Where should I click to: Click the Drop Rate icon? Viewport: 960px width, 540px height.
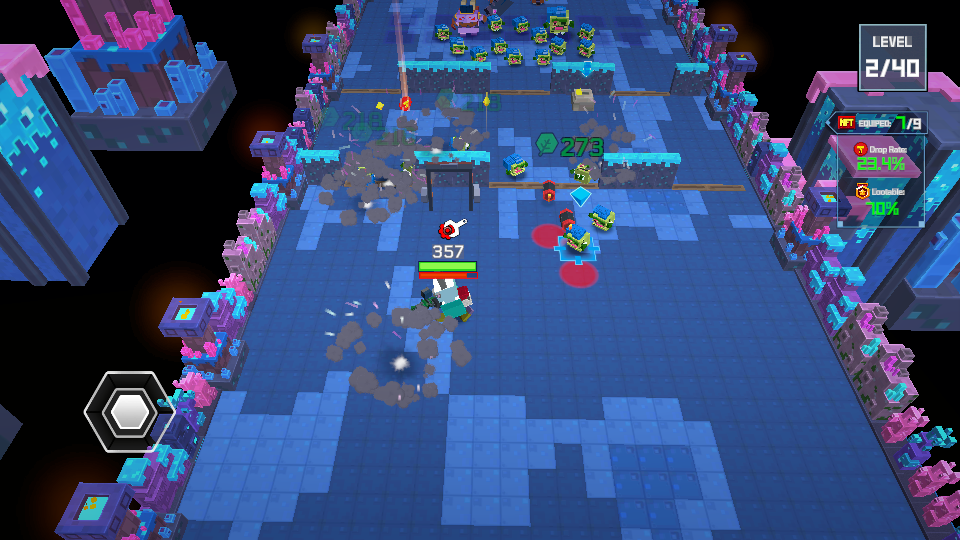(x=859, y=149)
